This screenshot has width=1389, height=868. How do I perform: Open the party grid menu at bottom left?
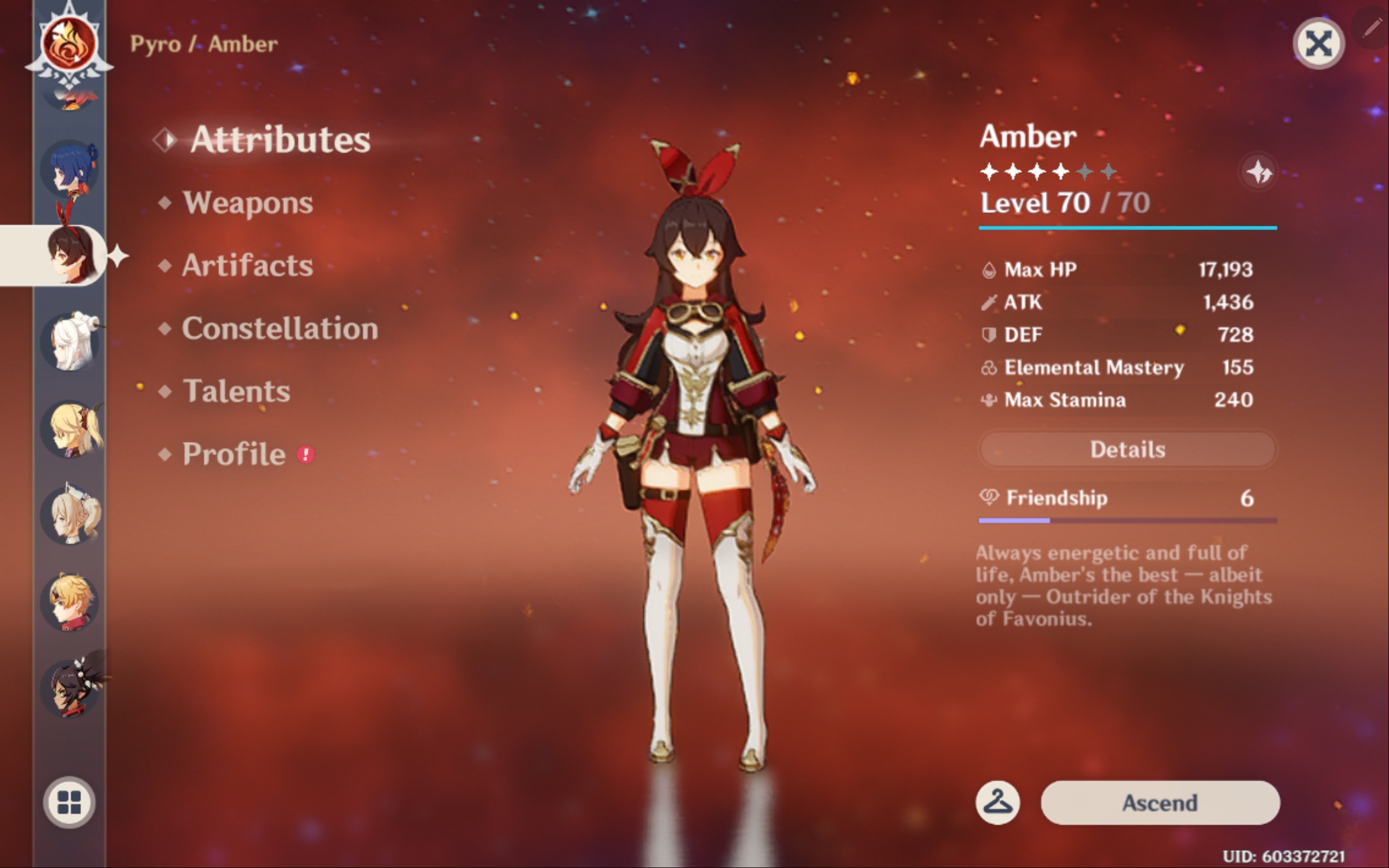70,802
